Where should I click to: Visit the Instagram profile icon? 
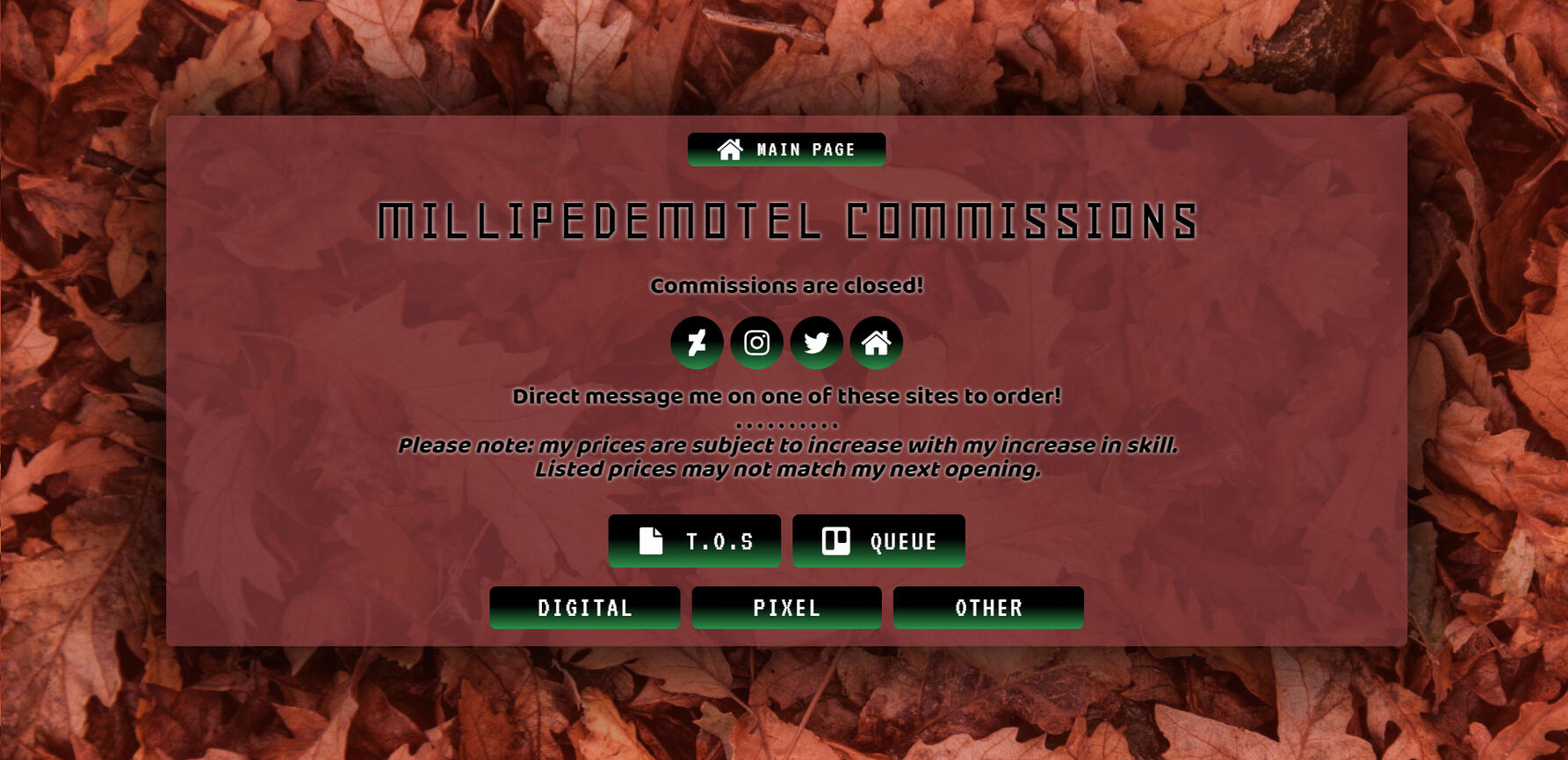[x=756, y=343]
